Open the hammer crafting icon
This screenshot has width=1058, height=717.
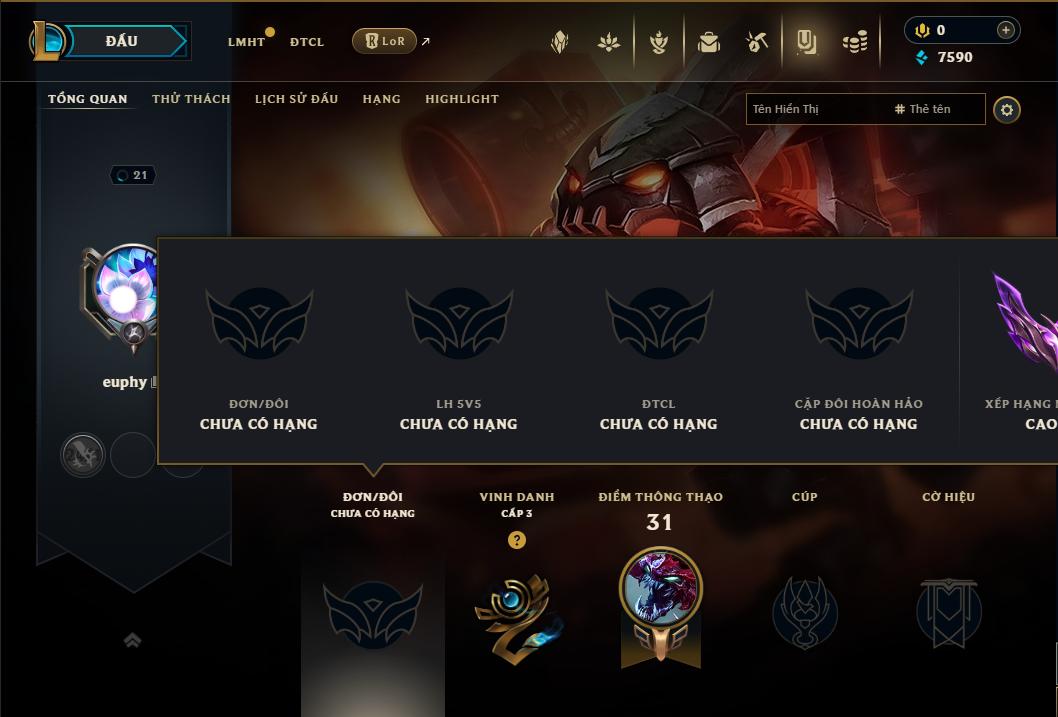757,42
